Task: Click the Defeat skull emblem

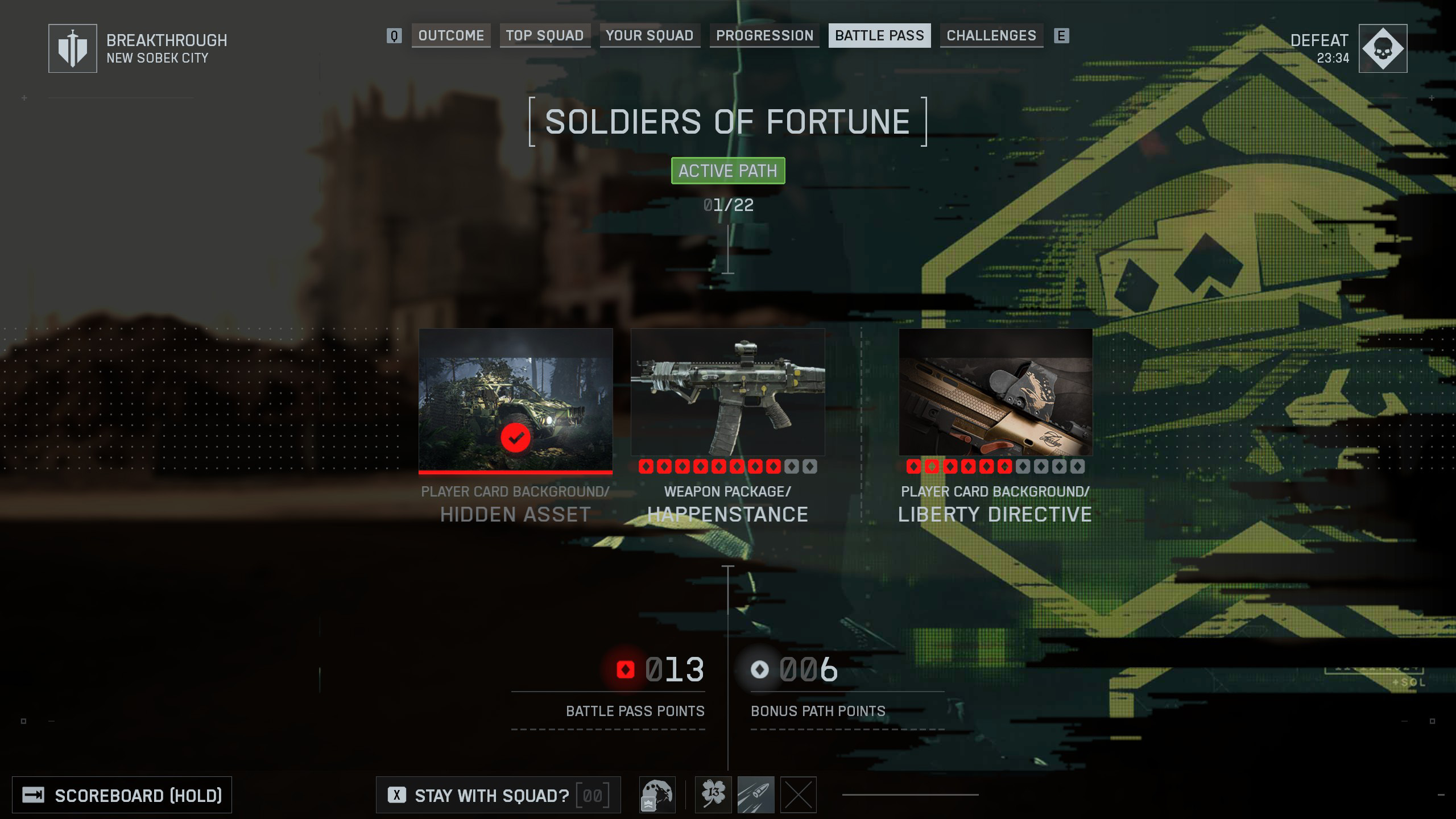Action: (1383, 48)
